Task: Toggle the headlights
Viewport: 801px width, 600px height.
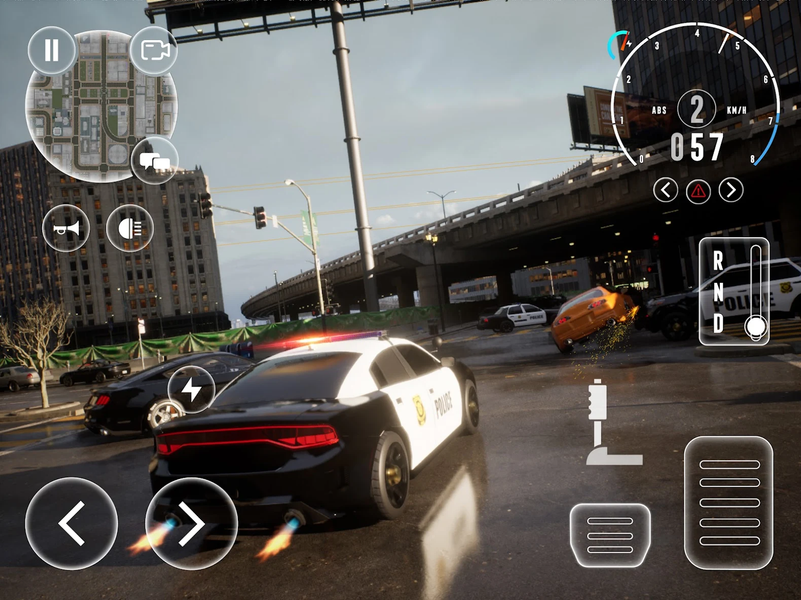Action: click(130, 228)
